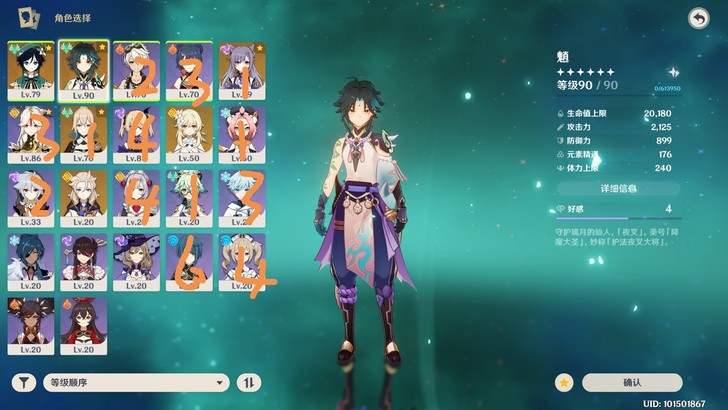Select Keqing's purple-haired portrait
This screenshot has width=728, height=410.
click(239, 71)
